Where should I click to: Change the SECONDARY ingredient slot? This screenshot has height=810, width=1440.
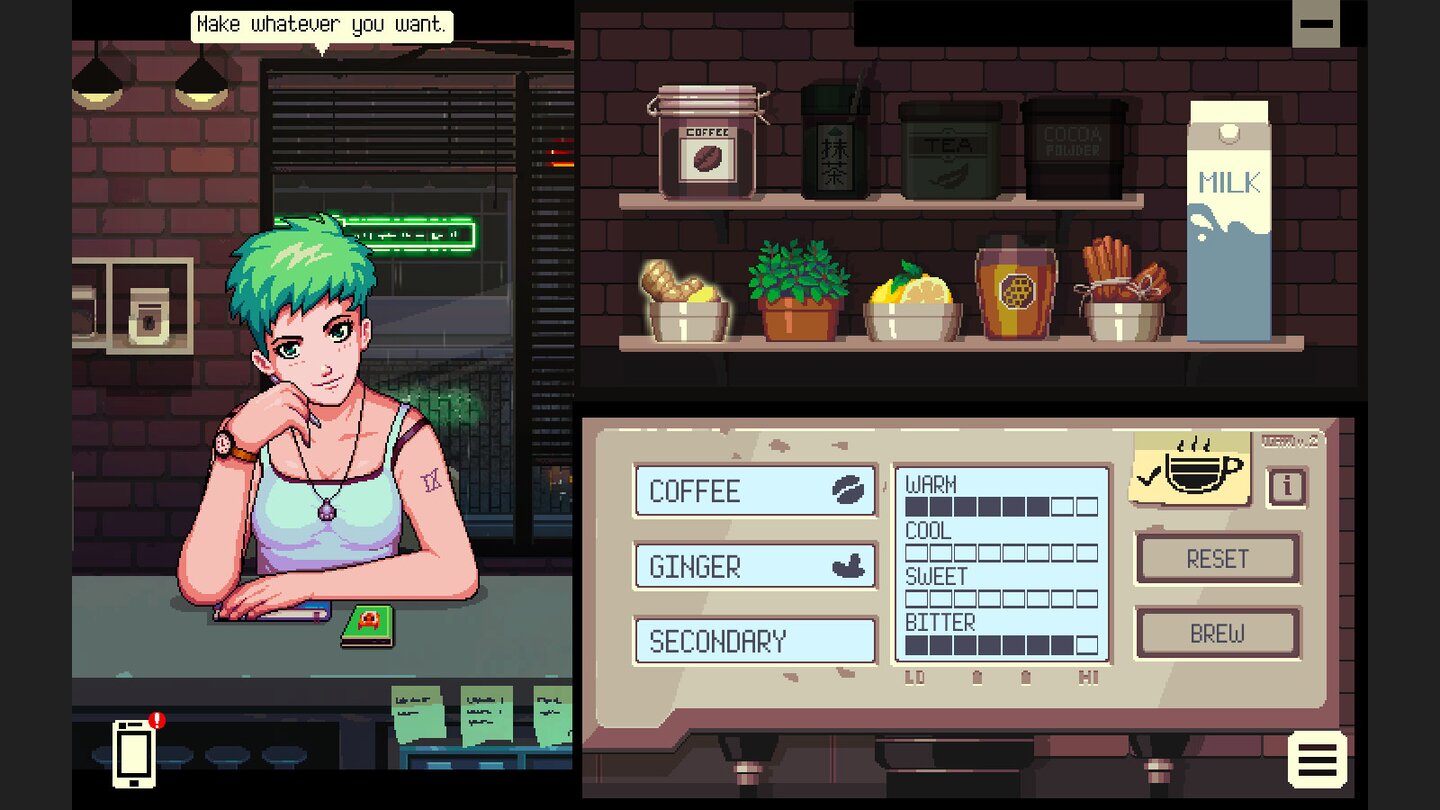(755, 641)
